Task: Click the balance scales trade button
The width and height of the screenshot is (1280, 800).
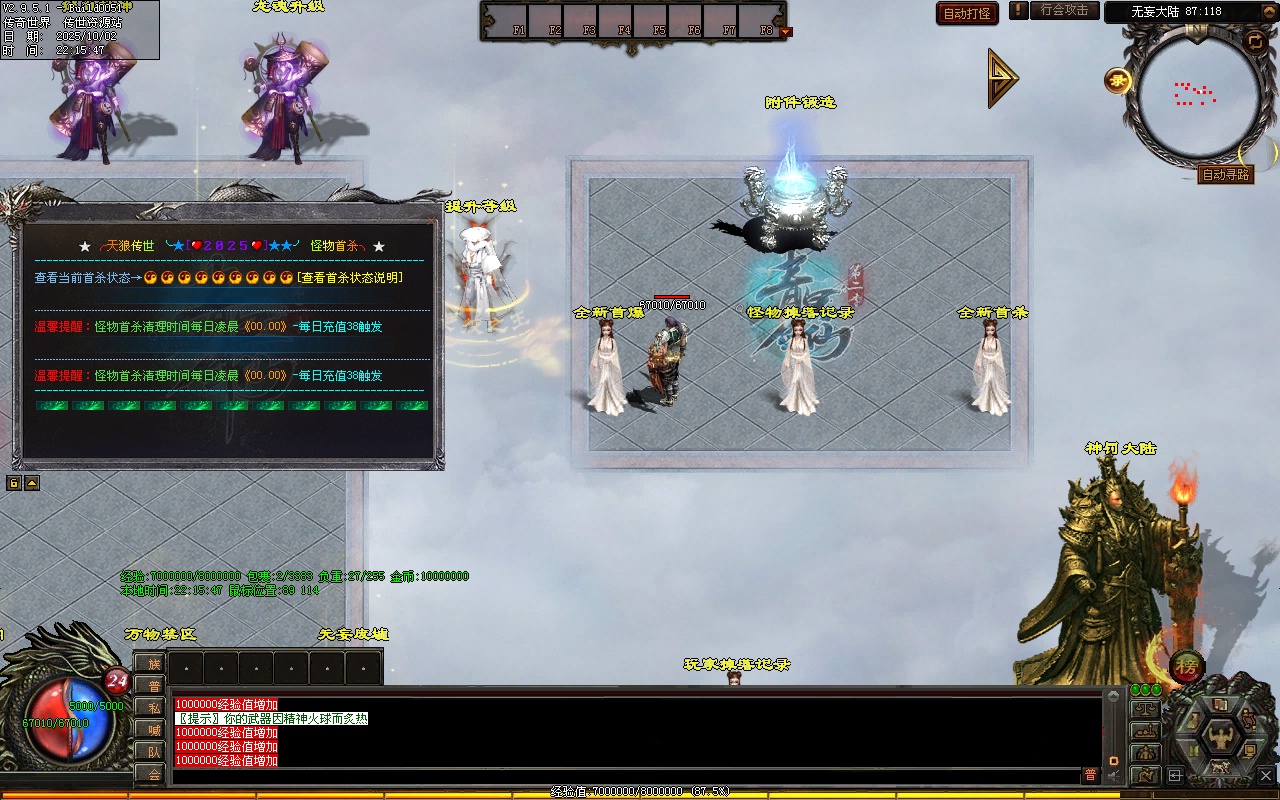Action: 1144,709
